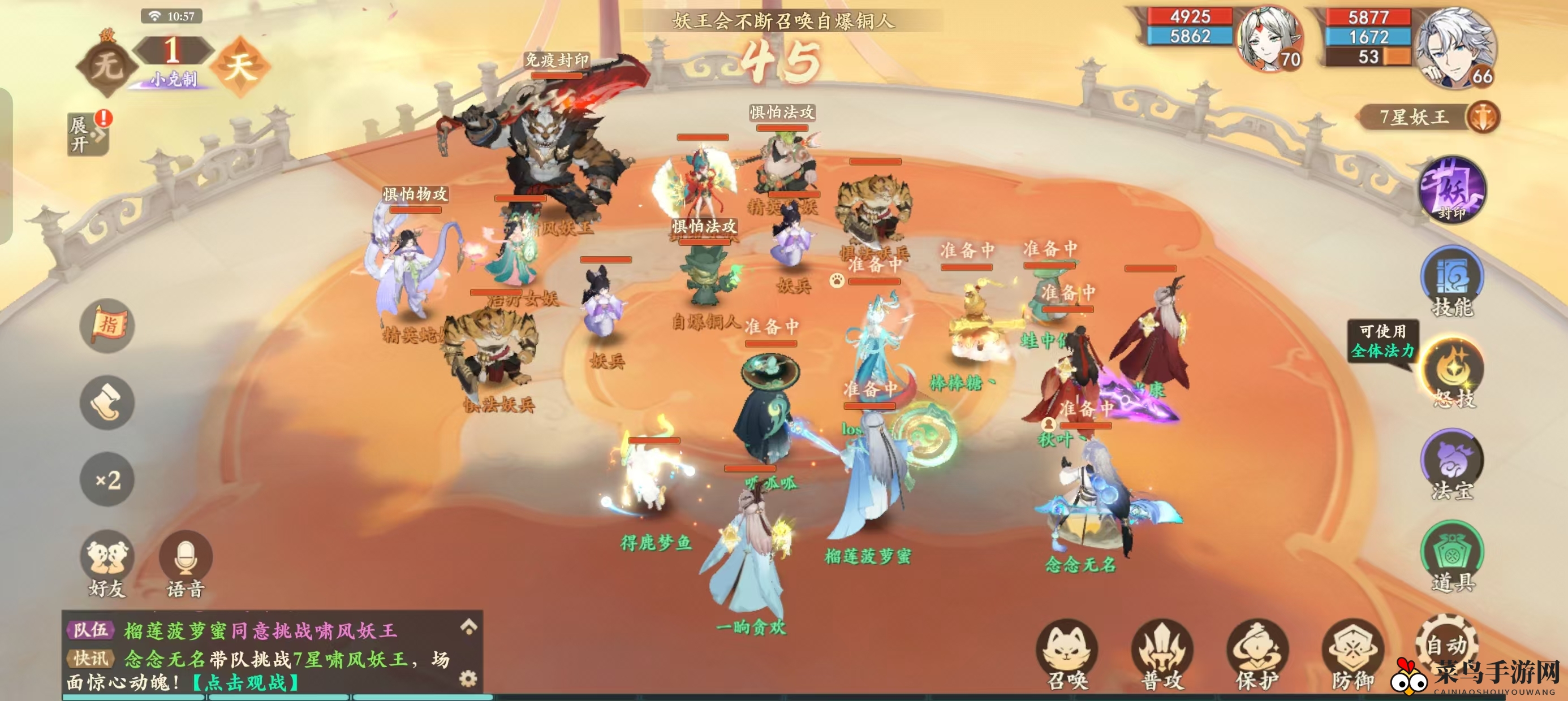Click the 点击观战 spectate link
1568x701 pixels.
point(246,683)
